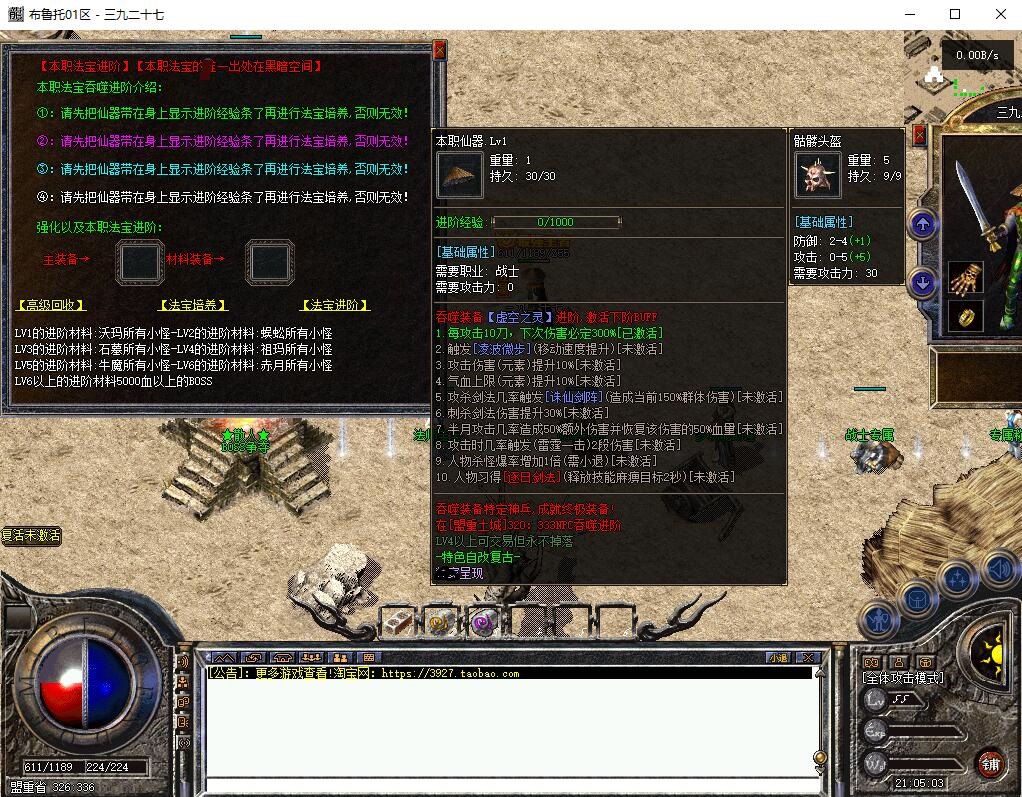Close the character equipment panel
The width and height of the screenshot is (1022, 797).
click(920, 135)
